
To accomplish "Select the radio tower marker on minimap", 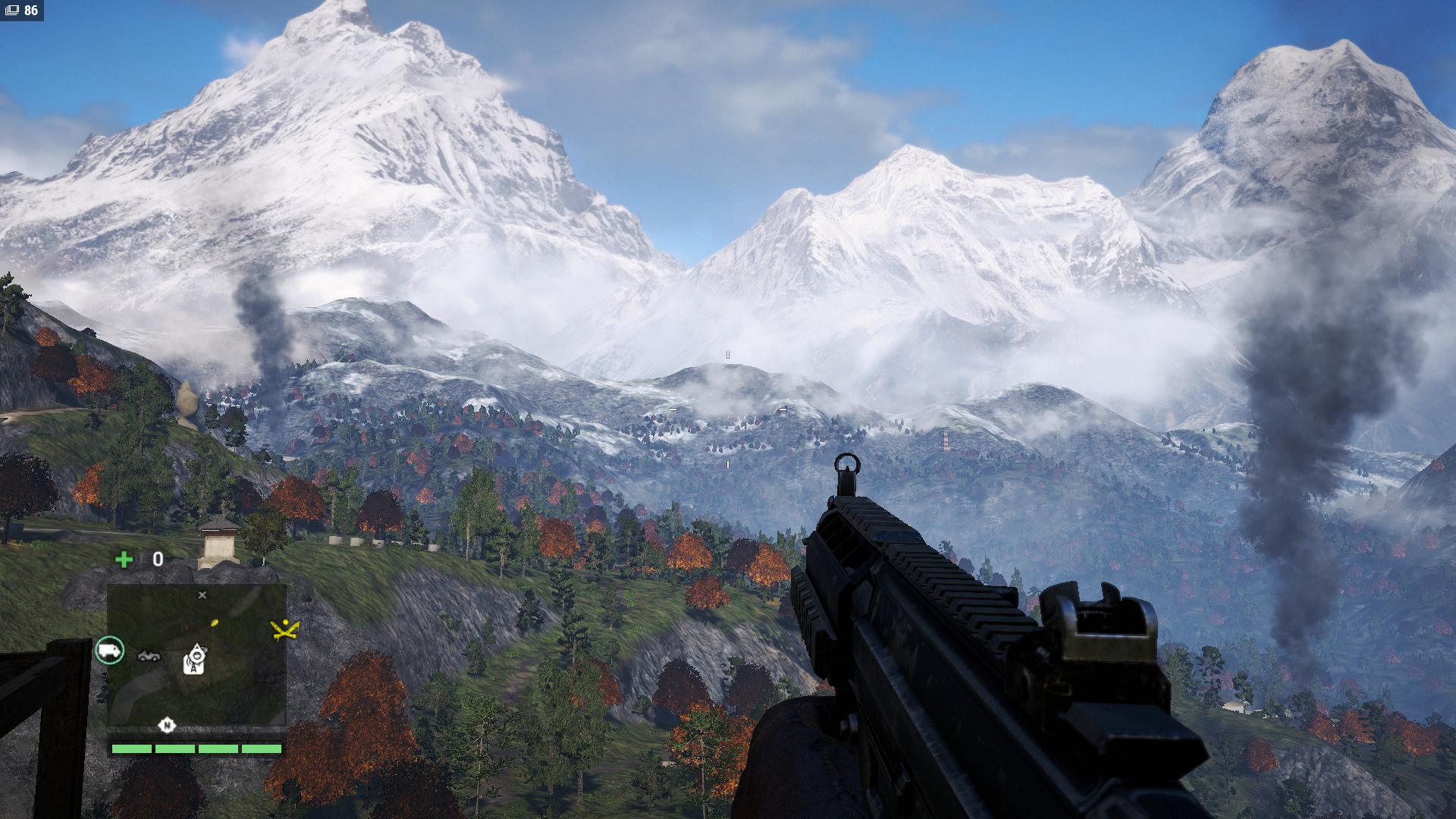I will 196,658.
